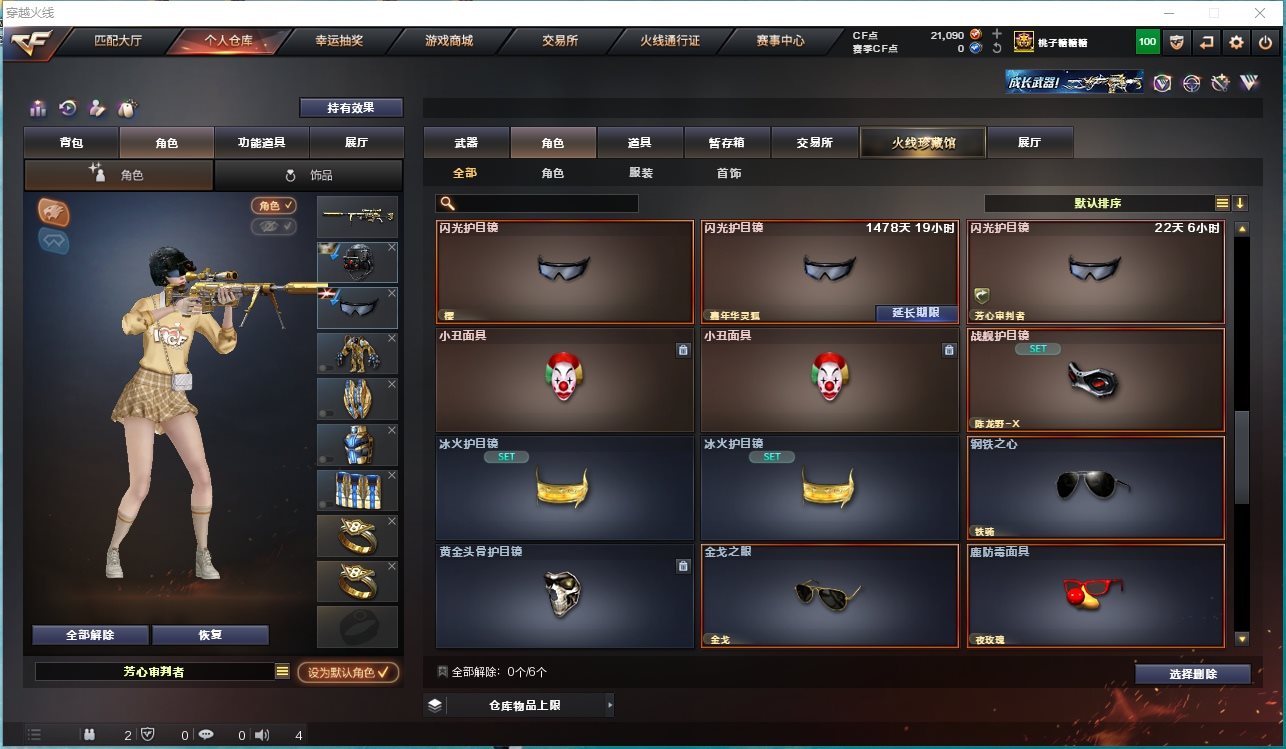Switch to the 道具 items tab
The image size is (1286, 749).
click(x=640, y=143)
